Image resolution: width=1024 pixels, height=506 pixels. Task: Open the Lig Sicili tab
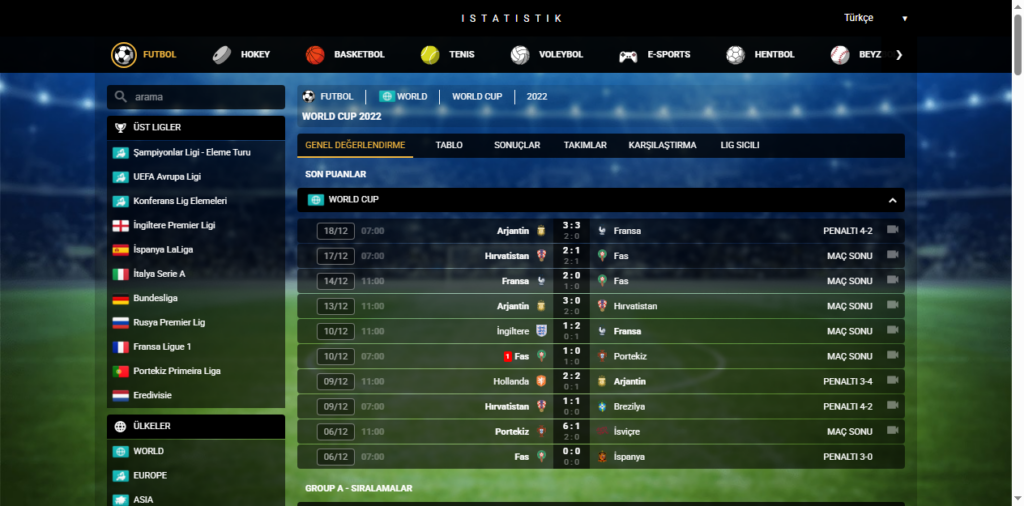point(740,145)
